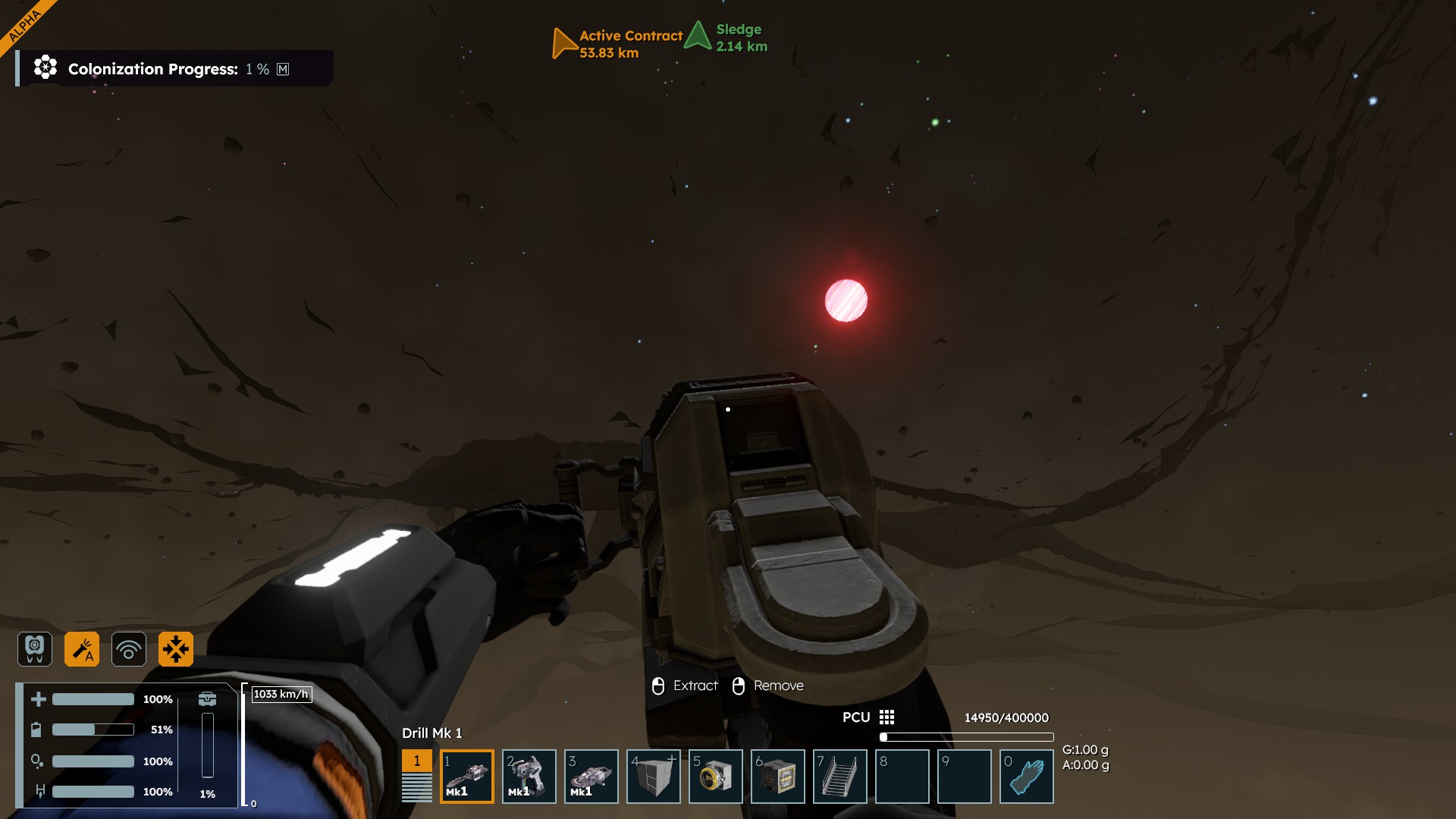The width and height of the screenshot is (1456, 819).
Task: Select the glove hand slot 0
Action: (x=1026, y=776)
